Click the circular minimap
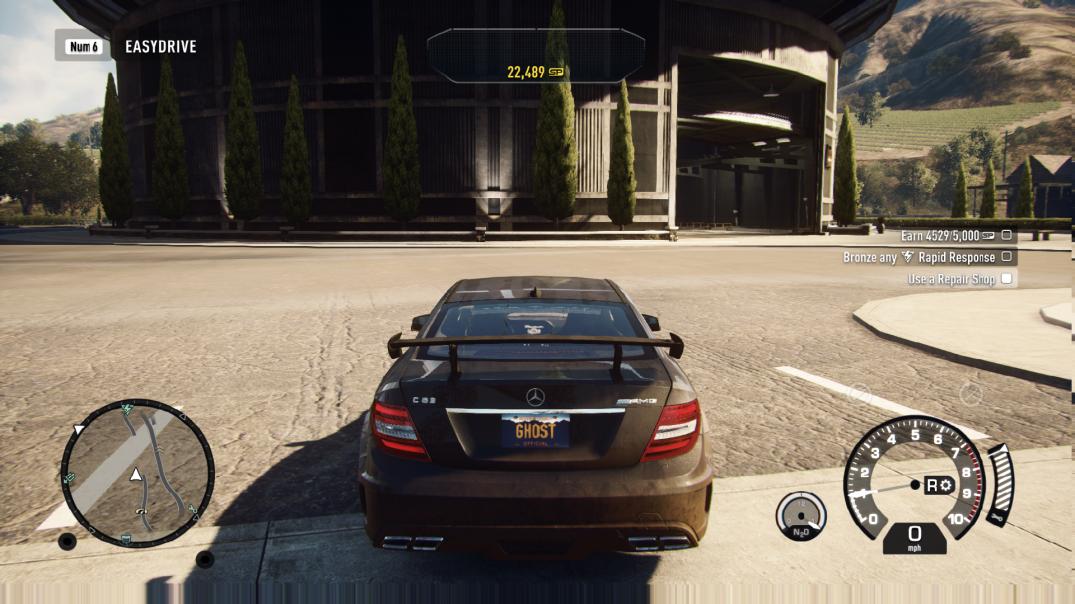Viewport: 1075px width, 604px height. [137, 473]
